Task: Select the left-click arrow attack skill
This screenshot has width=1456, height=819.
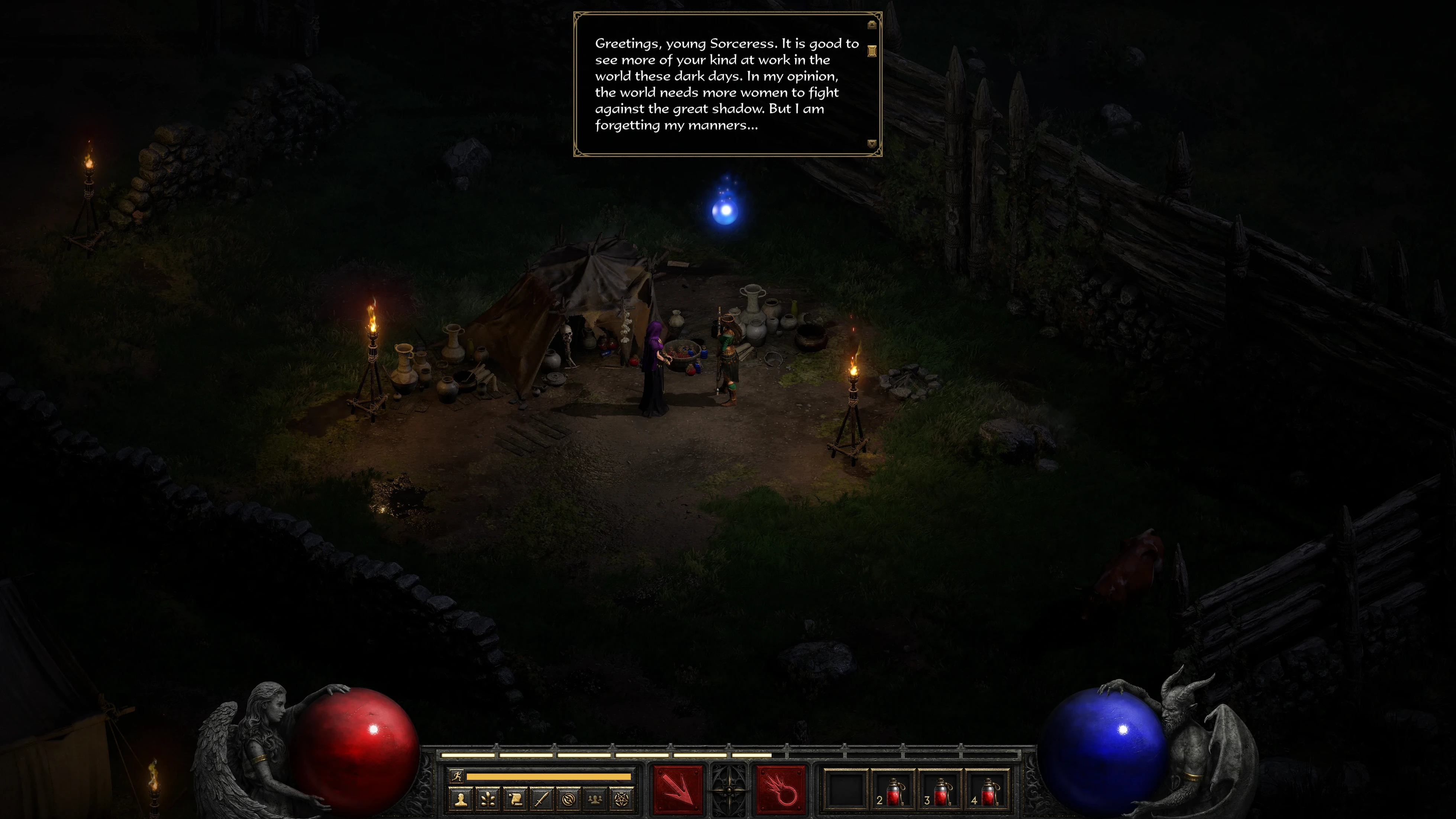Action: click(678, 790)
